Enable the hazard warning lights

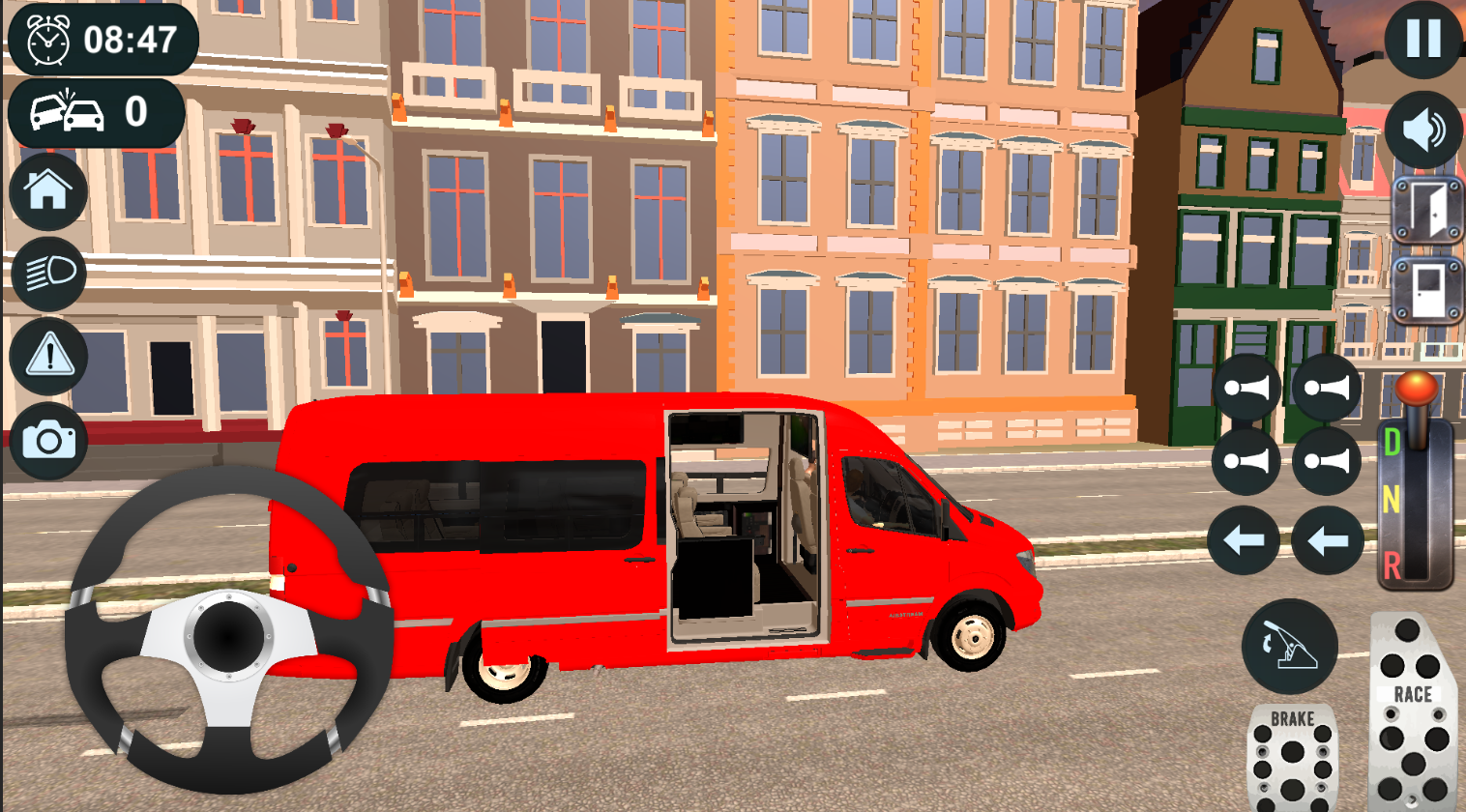[x=47, y=358]
